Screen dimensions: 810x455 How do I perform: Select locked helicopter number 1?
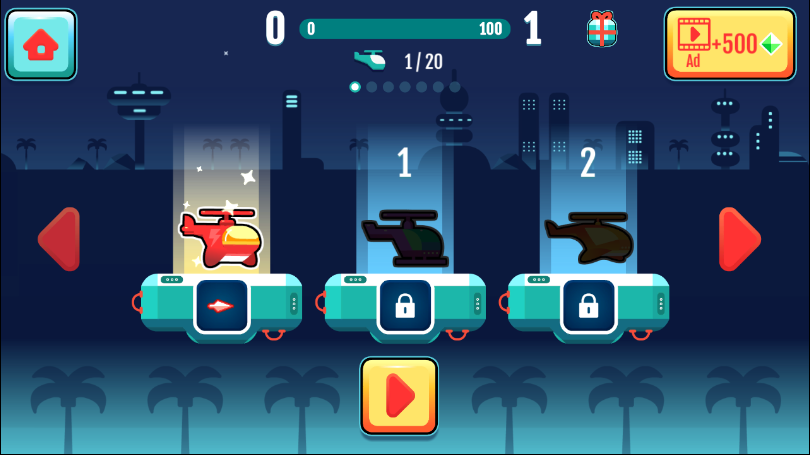[404, 240]
